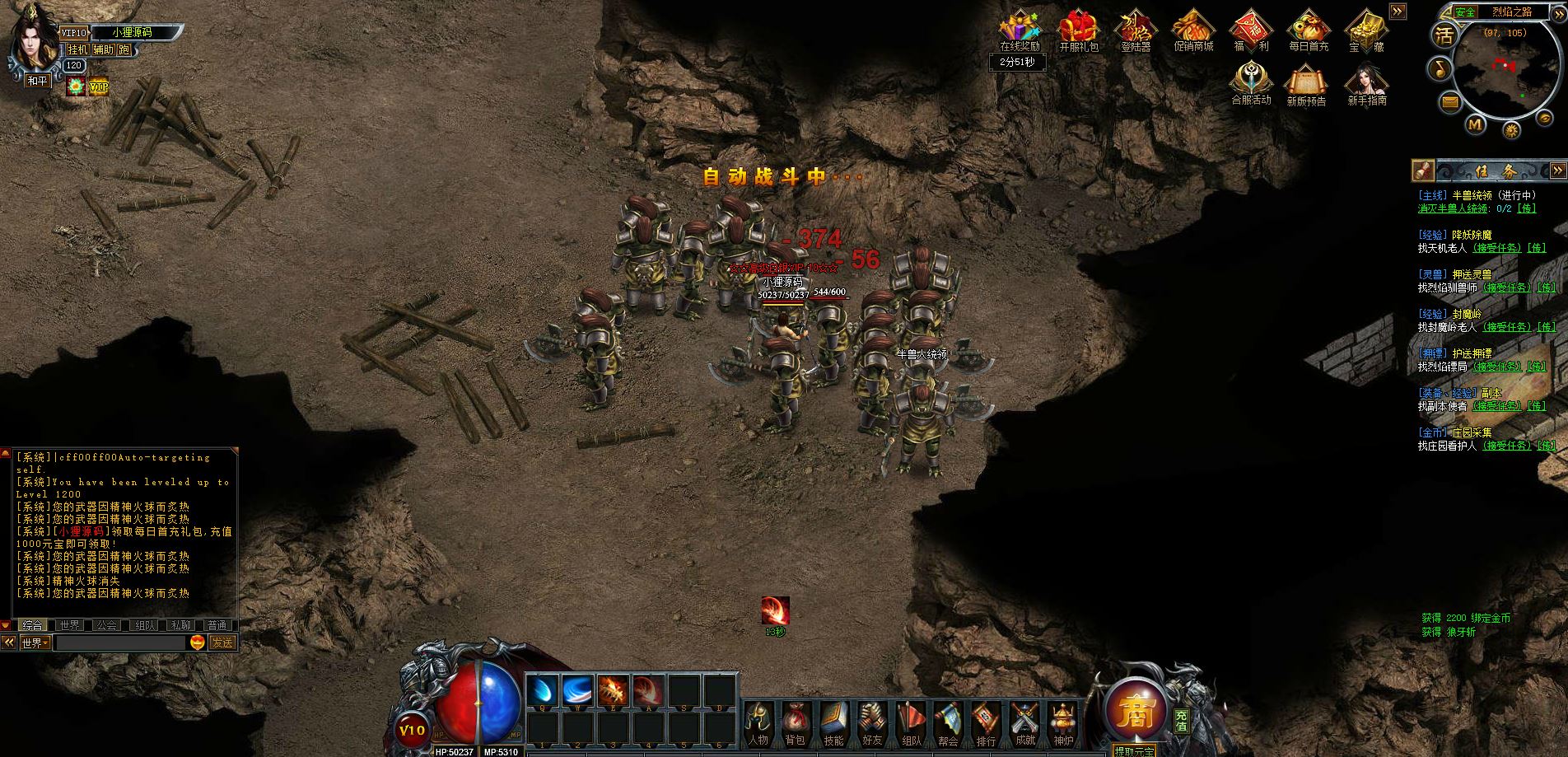Activate the Q slot blue crescent skill
This screenshot has width=1568, height=757.
click(543, 690)
